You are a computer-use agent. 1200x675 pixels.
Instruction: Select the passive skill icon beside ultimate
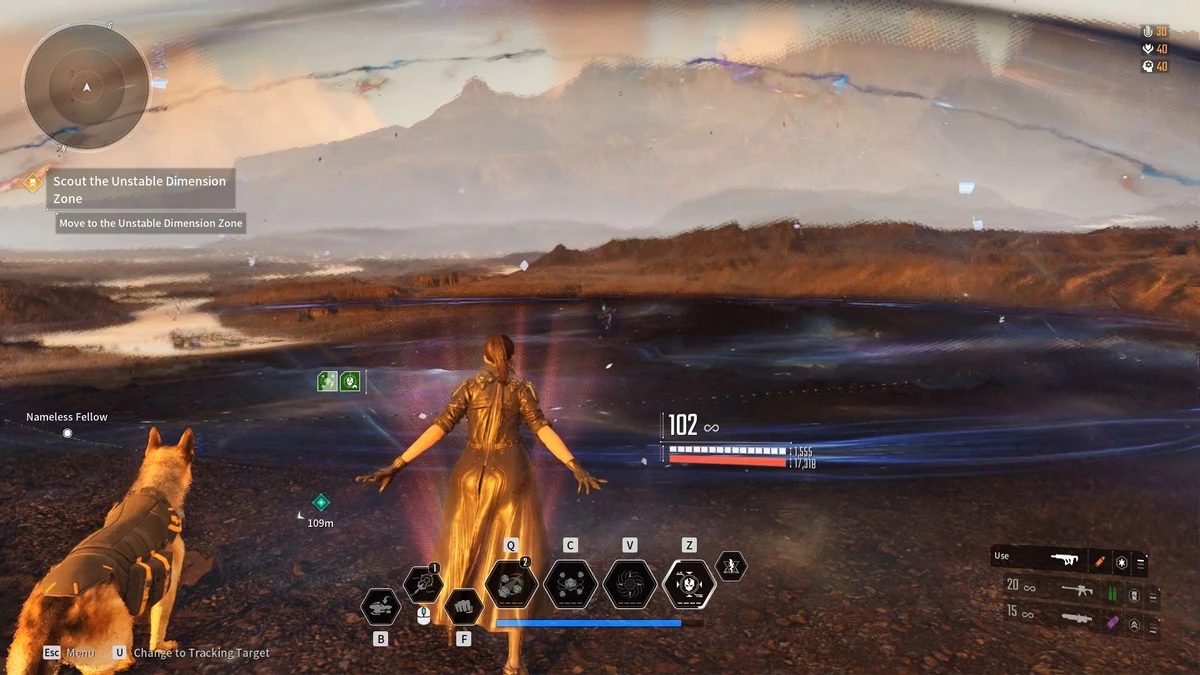coord(731,566)
